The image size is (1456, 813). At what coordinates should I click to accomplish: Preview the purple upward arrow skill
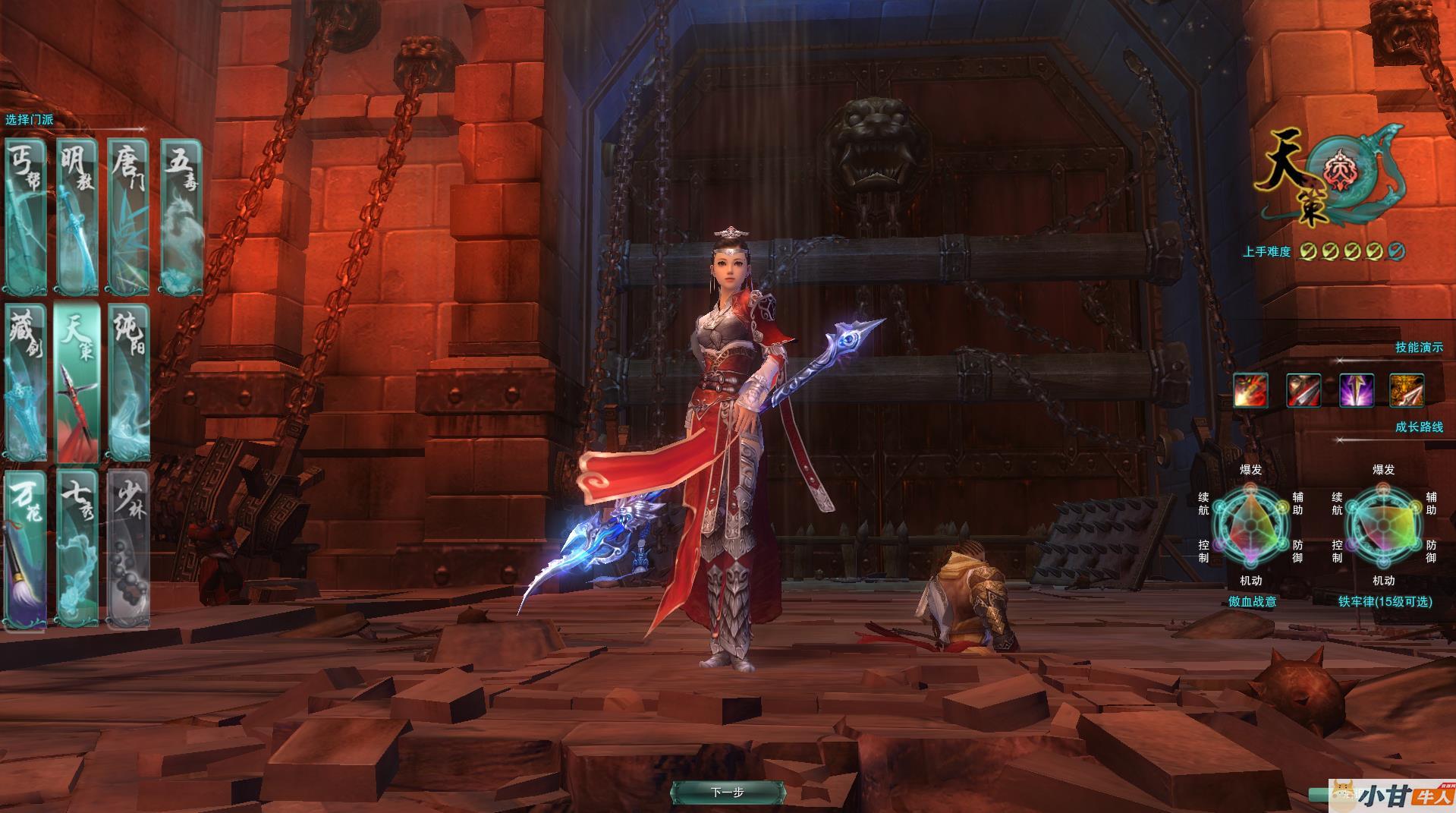tap(1355, 391)
